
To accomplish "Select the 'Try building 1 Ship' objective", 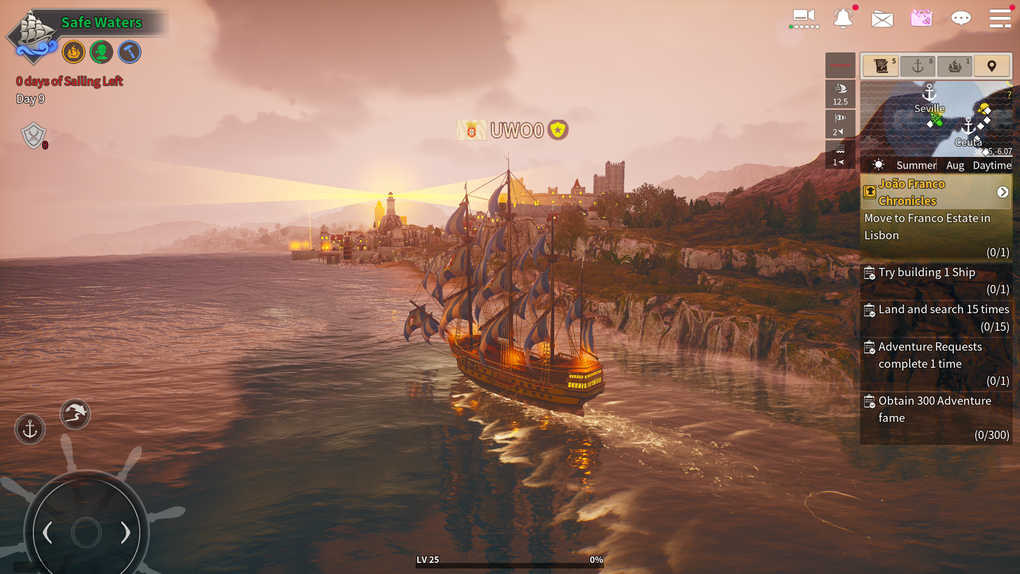I will pos(936,280).
